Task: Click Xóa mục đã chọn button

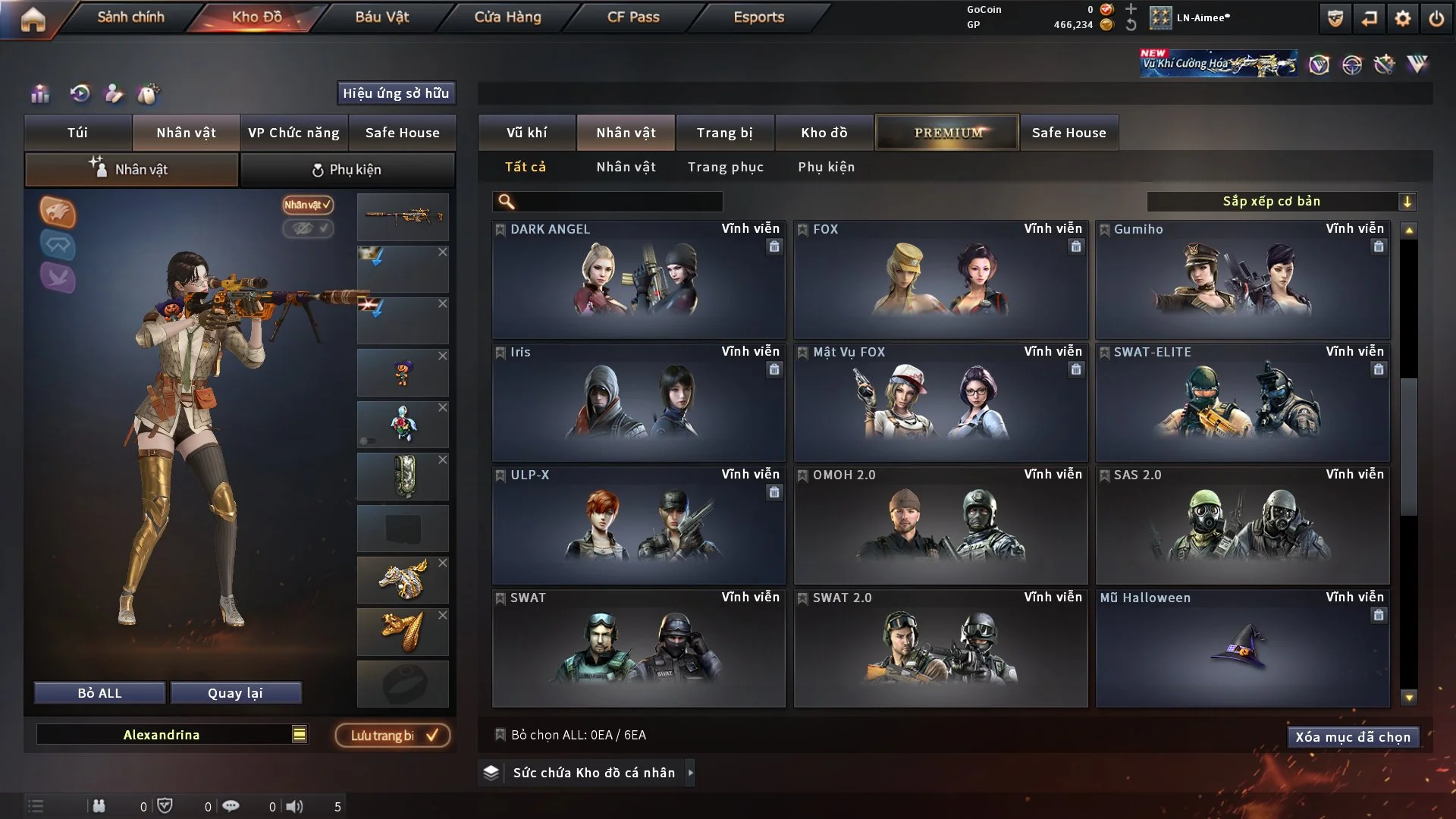Action: (x=1352, y=737)
